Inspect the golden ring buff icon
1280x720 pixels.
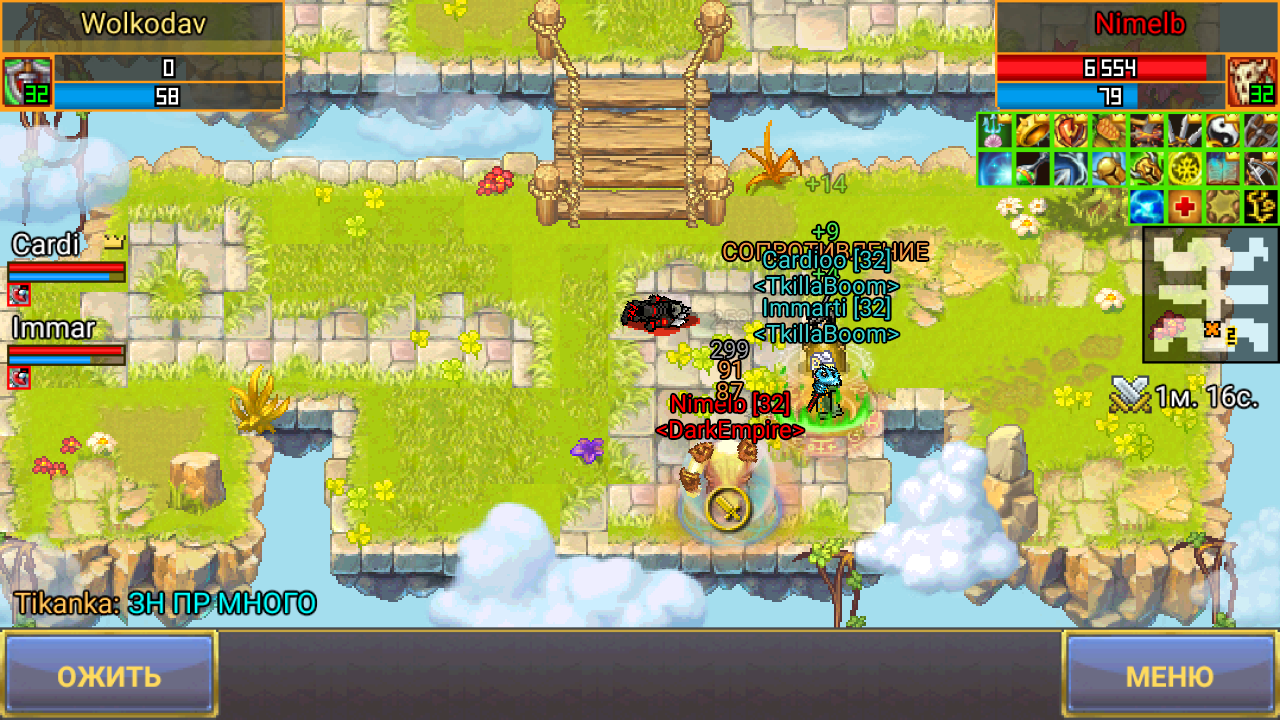(1032, 131)
